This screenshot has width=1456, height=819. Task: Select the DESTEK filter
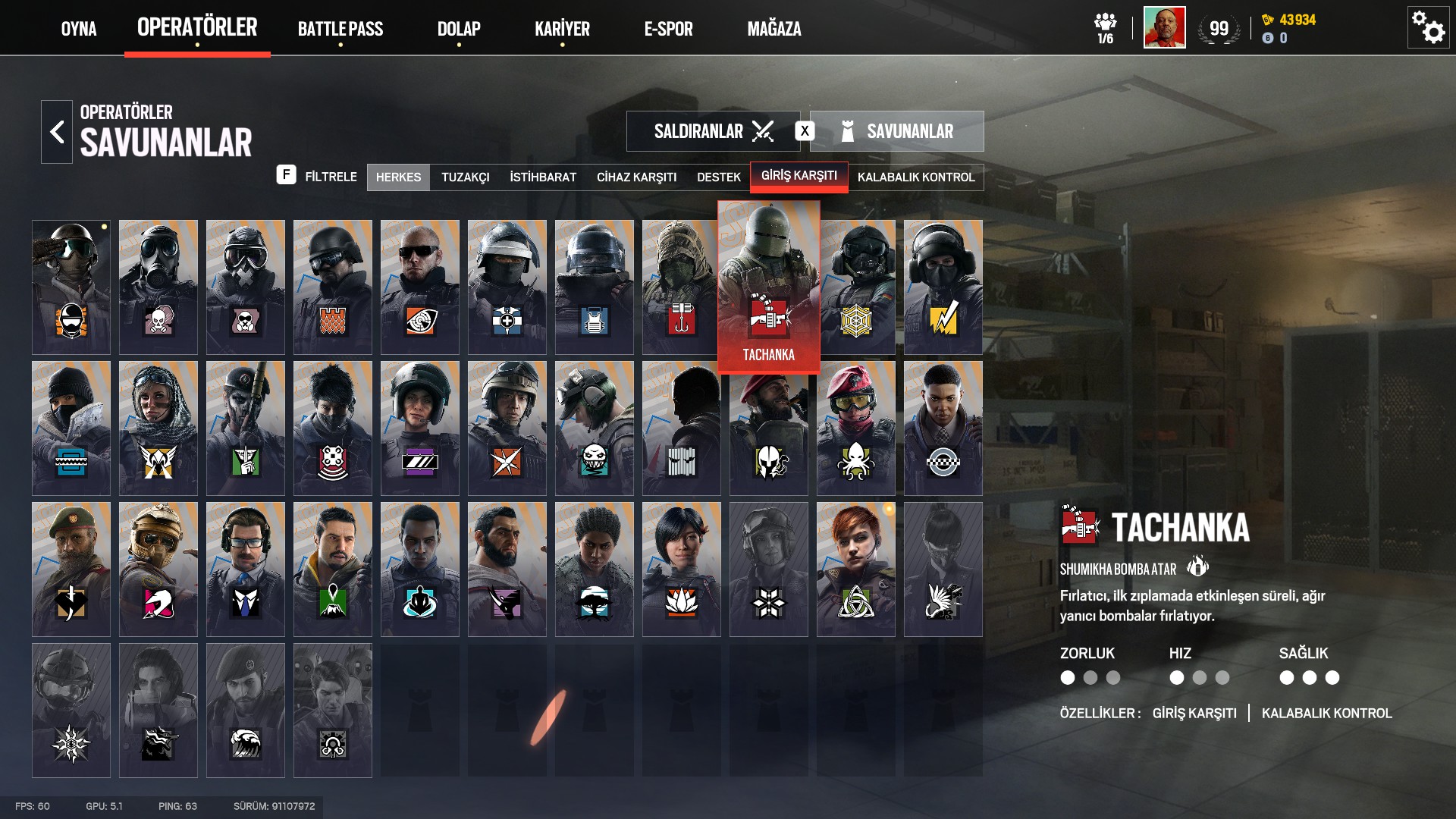[718, 177]
